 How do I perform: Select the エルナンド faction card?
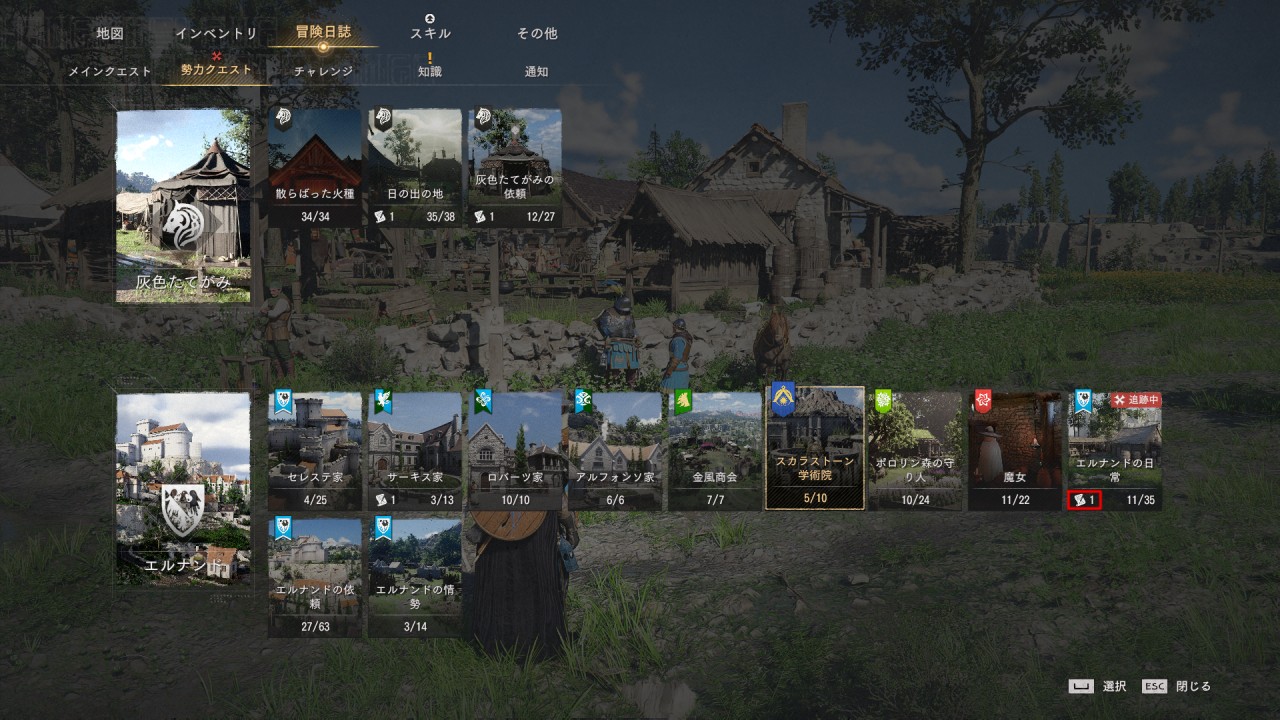coord(183,488)
